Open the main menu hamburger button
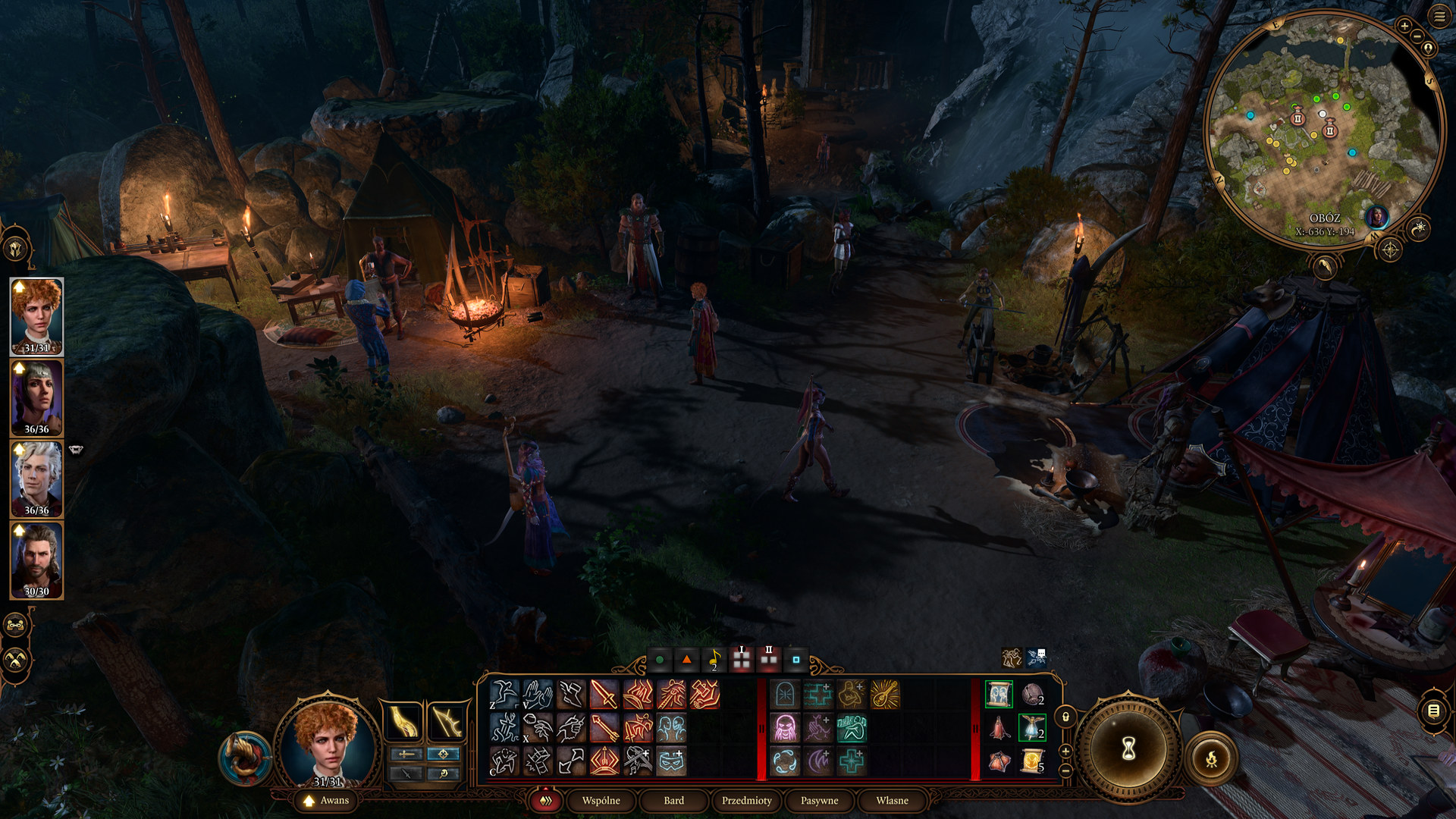This screenshot has width=1456, height=819. click(1439, 17)
